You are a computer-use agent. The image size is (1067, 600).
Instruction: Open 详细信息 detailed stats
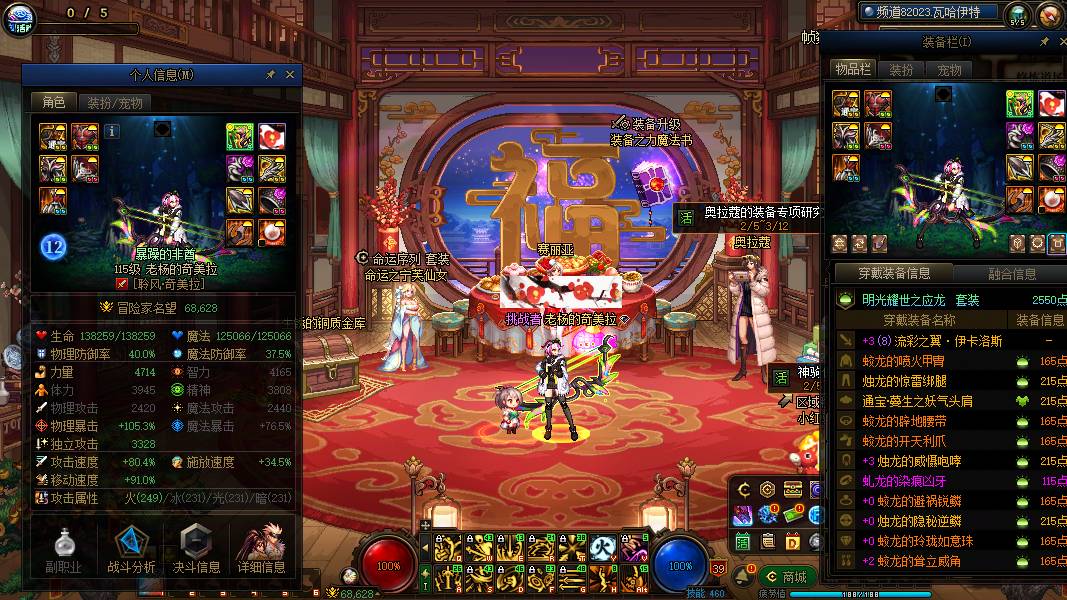coord(261,548)
